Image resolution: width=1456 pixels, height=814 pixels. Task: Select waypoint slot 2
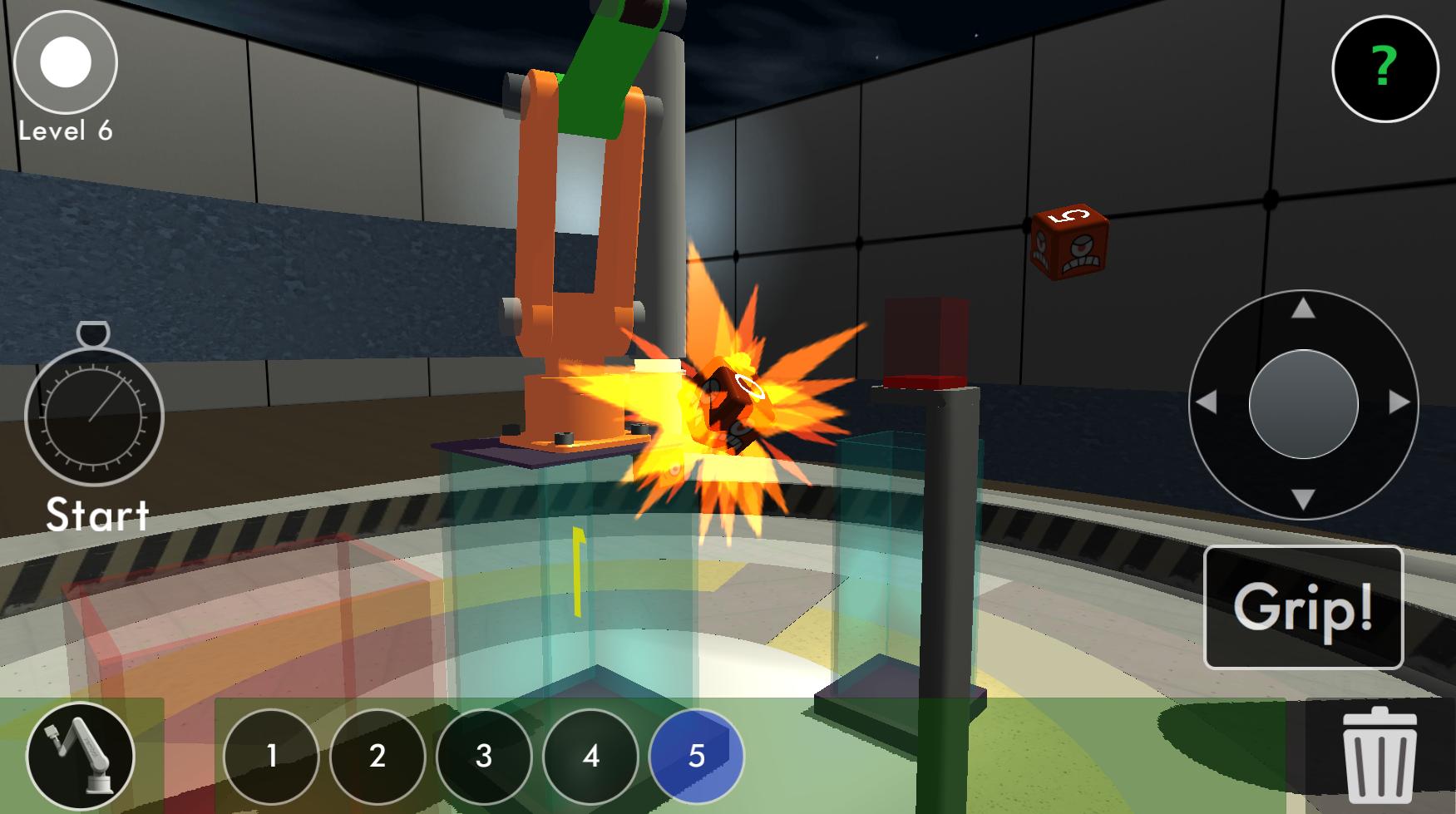(378, 756)
